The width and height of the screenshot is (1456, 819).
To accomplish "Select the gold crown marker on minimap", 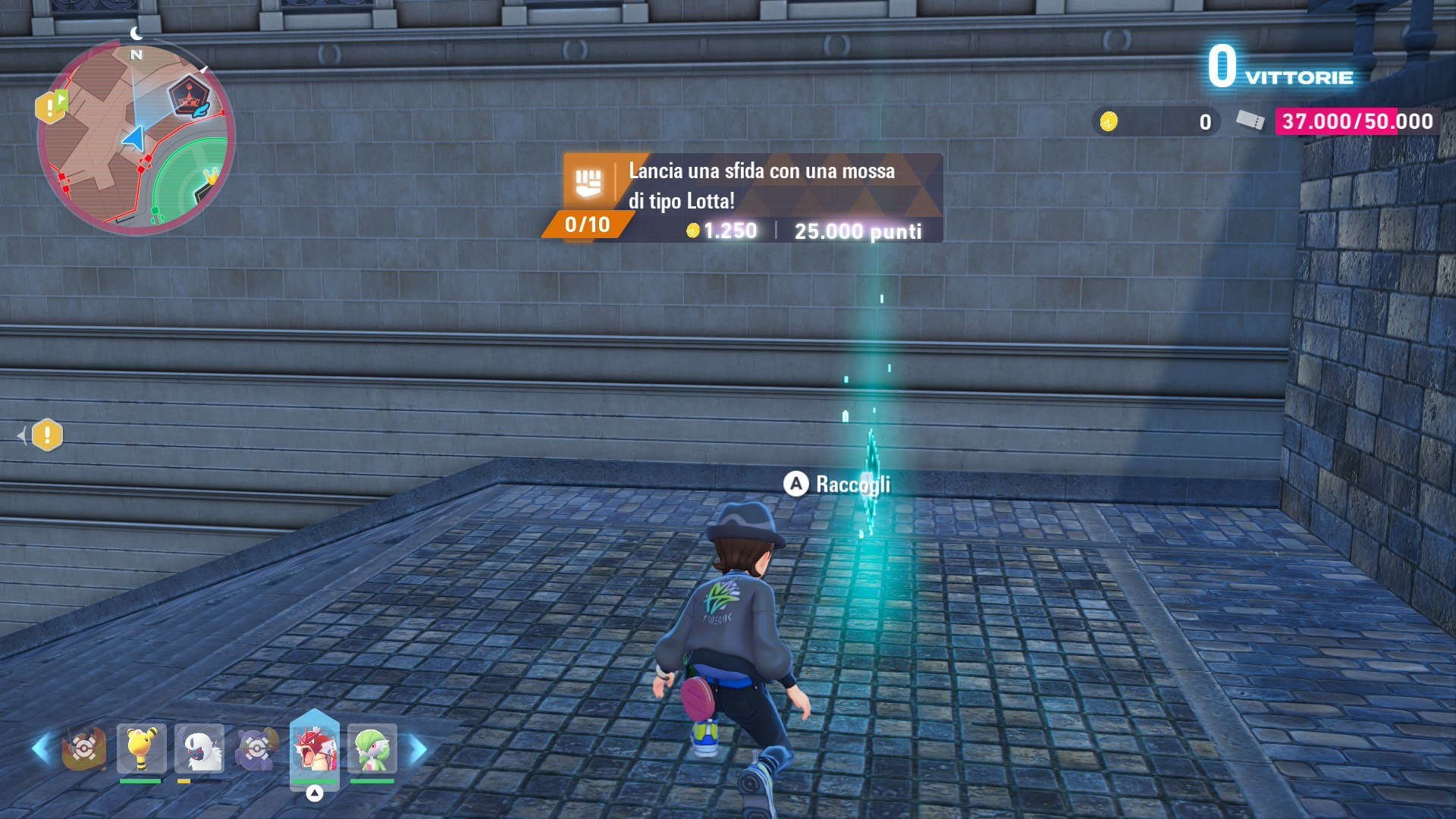I will coord(210,177).
